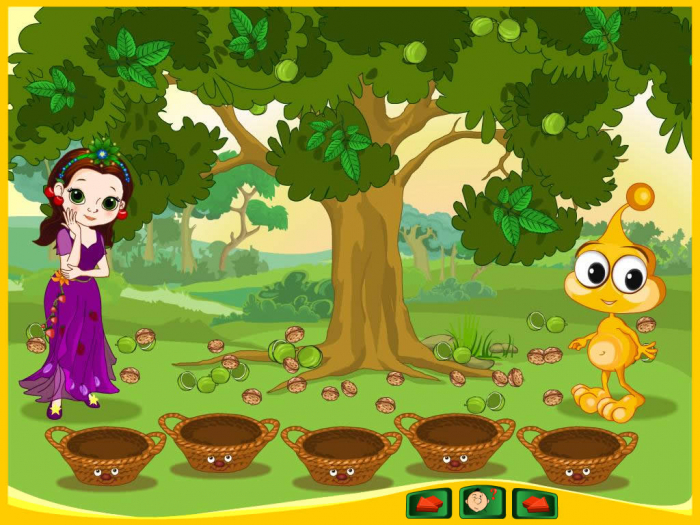Click the red back arrow button
The height and width of the screenshot is (525, 700).
click(429, 502)
